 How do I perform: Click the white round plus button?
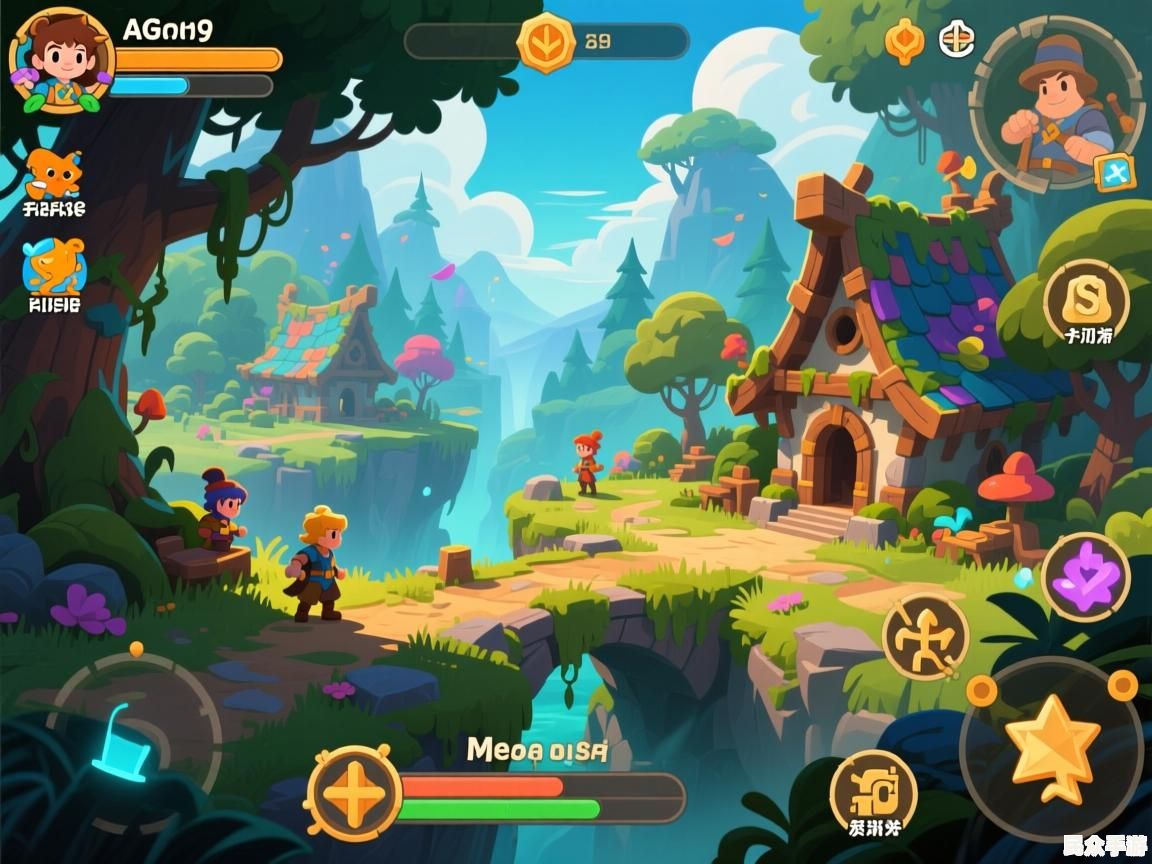pyautogui.click(x=957, y=40)
